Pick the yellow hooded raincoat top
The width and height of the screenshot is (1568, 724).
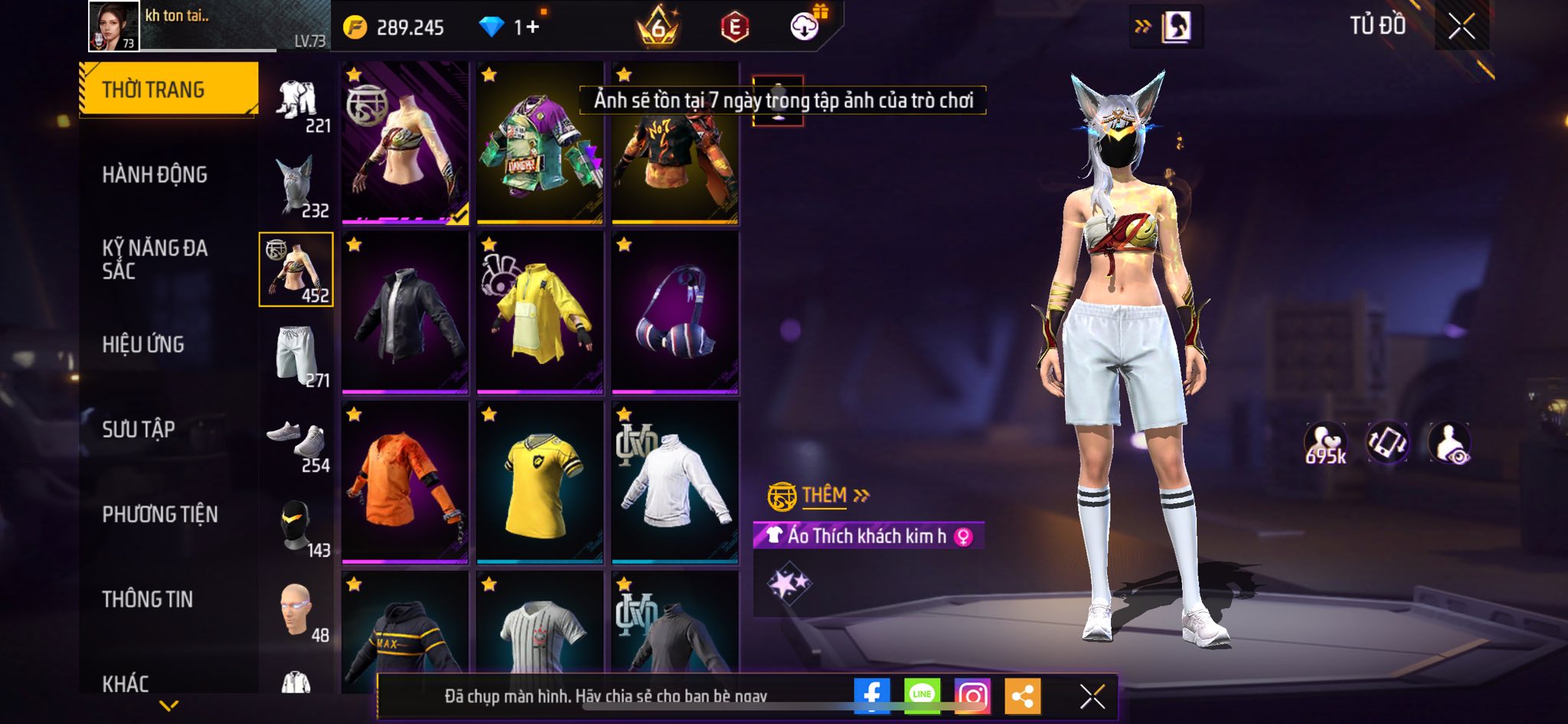point(540,313)
